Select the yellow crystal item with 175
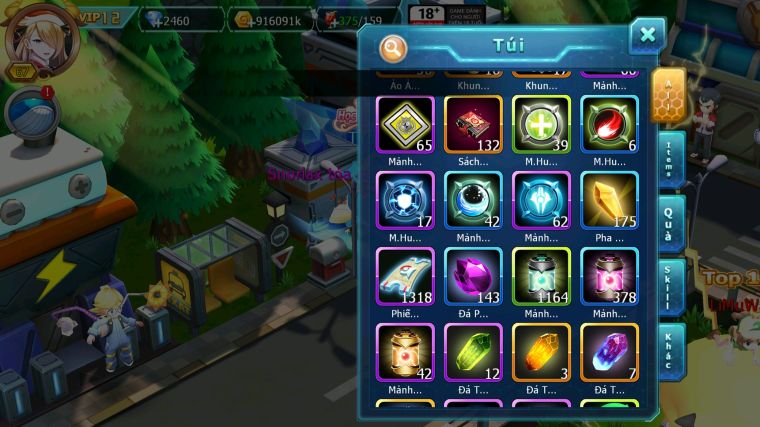The height and width of the screenshot is (427, 760). tap(609, 200)
